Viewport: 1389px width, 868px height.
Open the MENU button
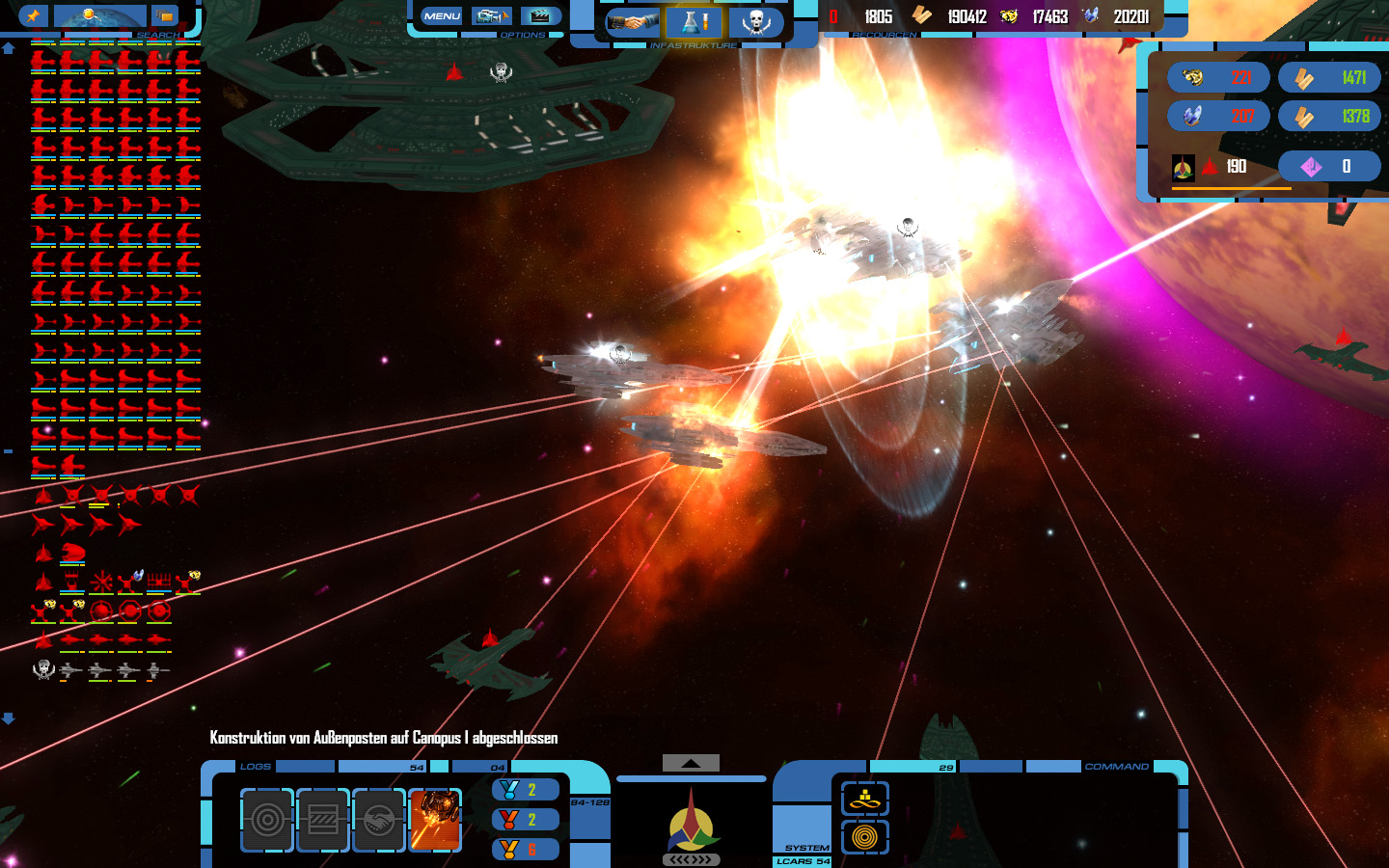click(442, 15)
